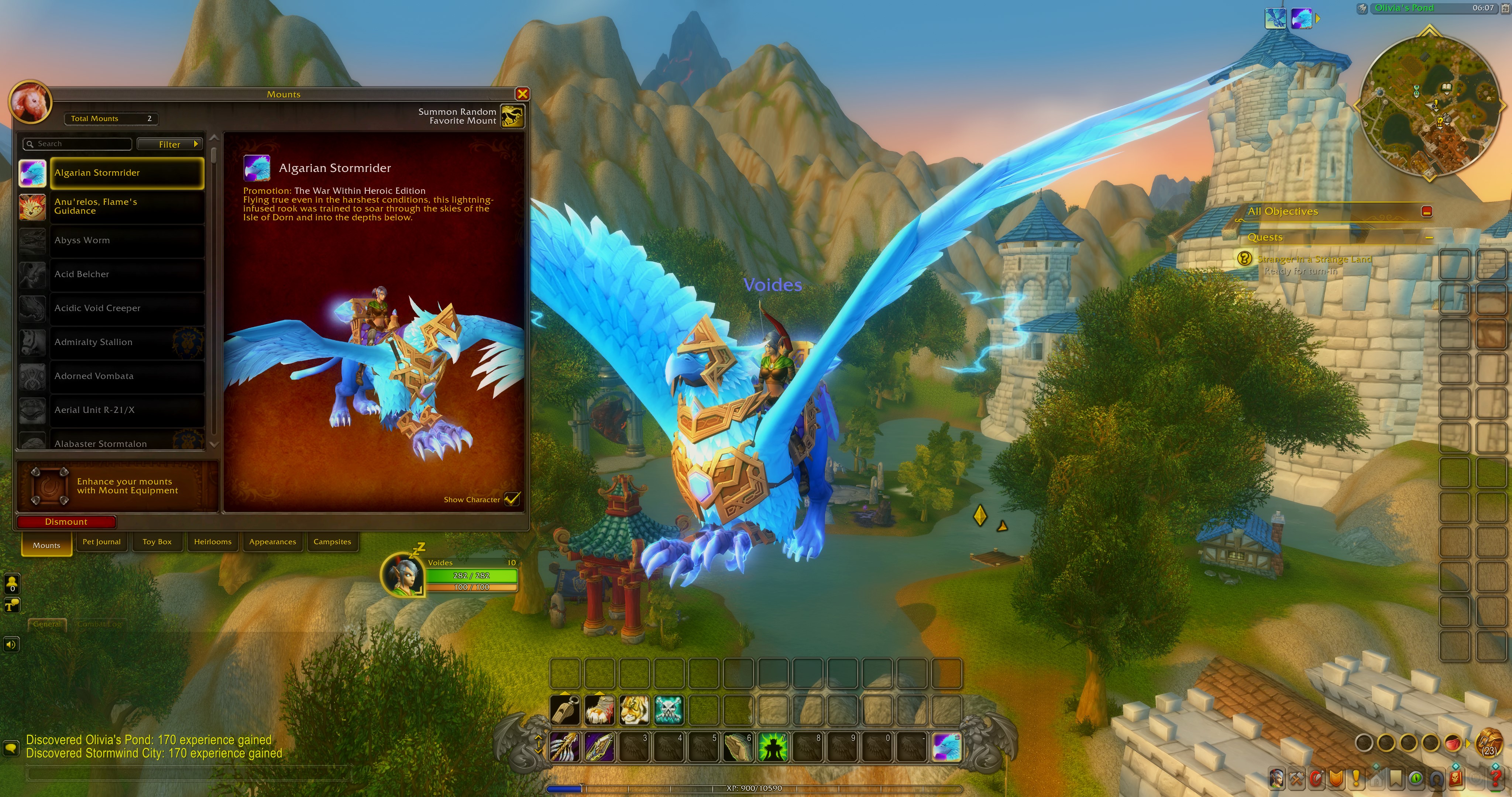Switch to the Toy Box tab

coord(157,542)
